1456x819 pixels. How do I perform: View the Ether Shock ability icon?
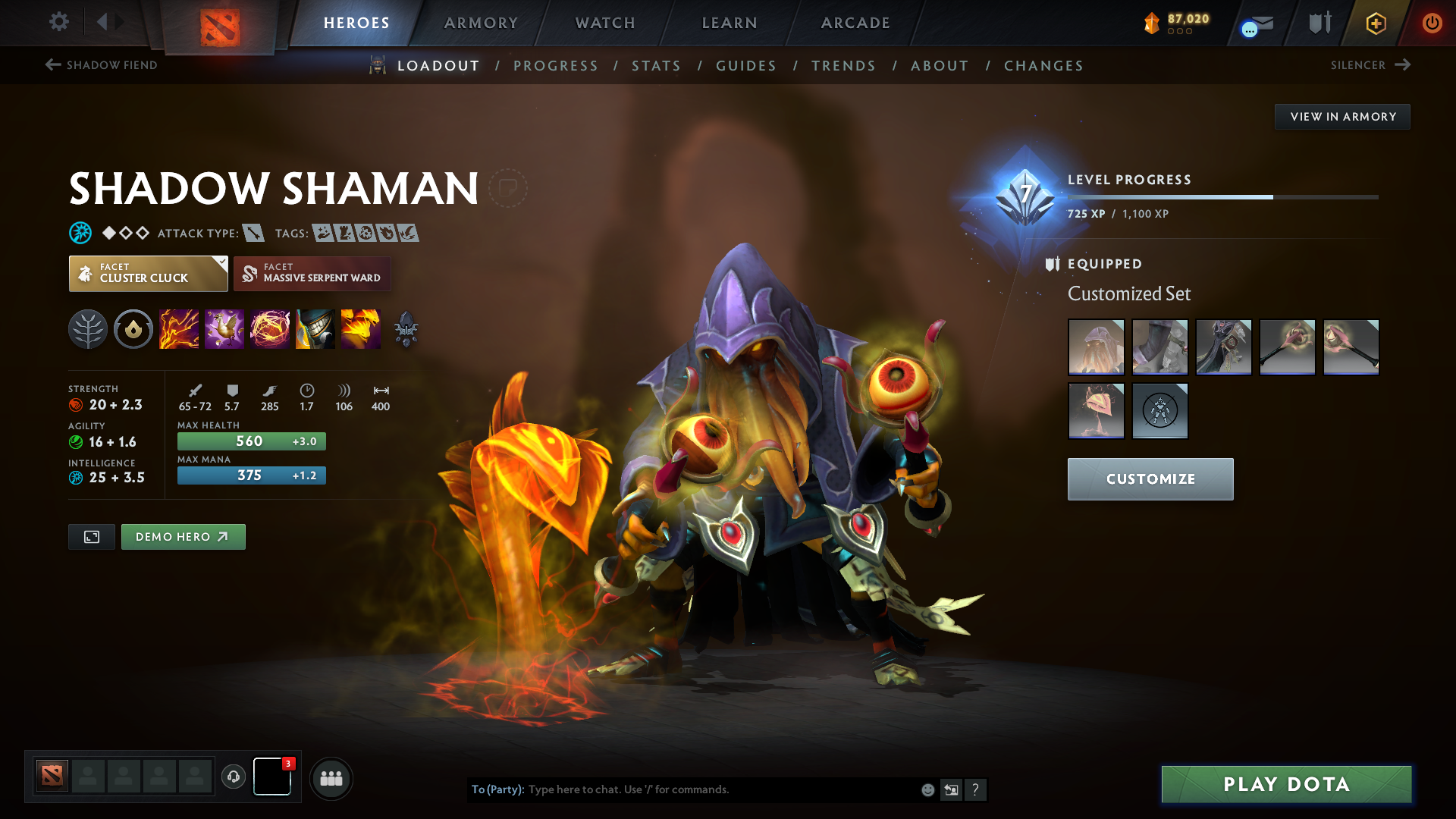(x=179, y=329)
